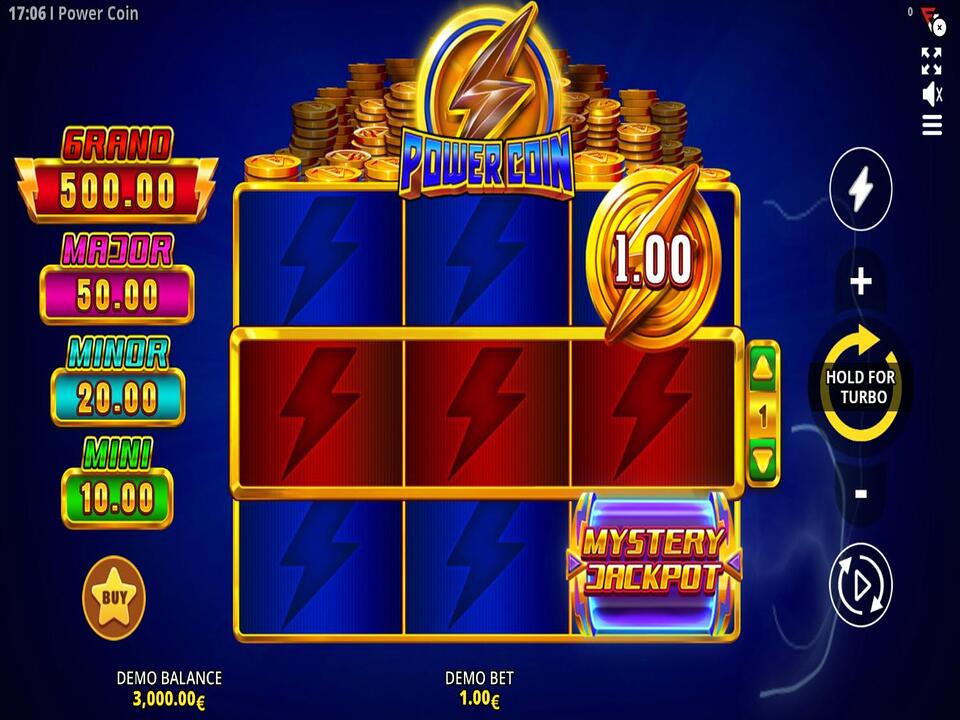Close the game with the X button
Image resolution: width=960 pixels, height=720 pixels.
point(939,27)
